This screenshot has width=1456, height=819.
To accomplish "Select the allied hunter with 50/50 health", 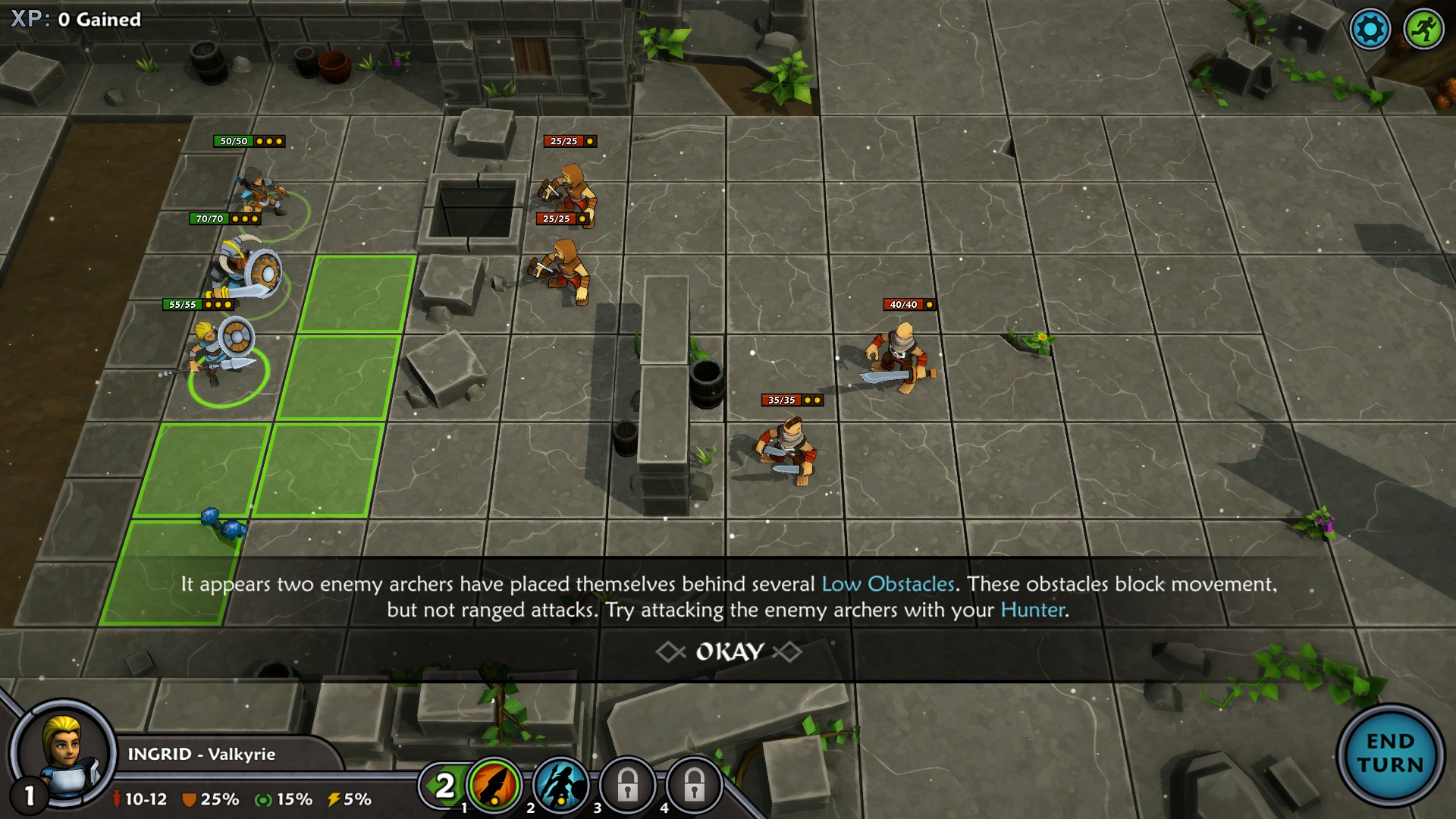I will [262, 192].
